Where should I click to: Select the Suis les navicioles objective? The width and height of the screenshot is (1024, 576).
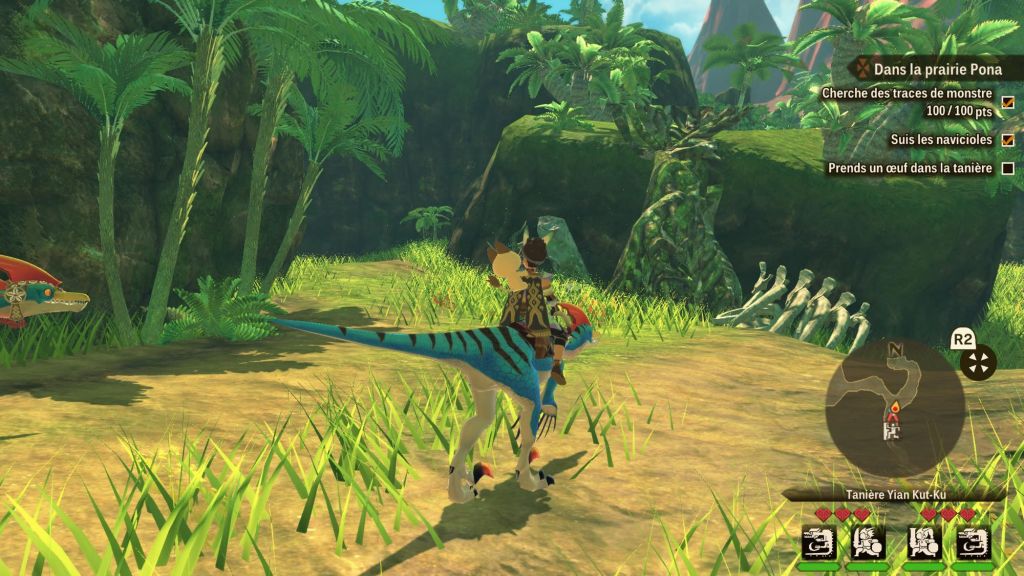941,140
